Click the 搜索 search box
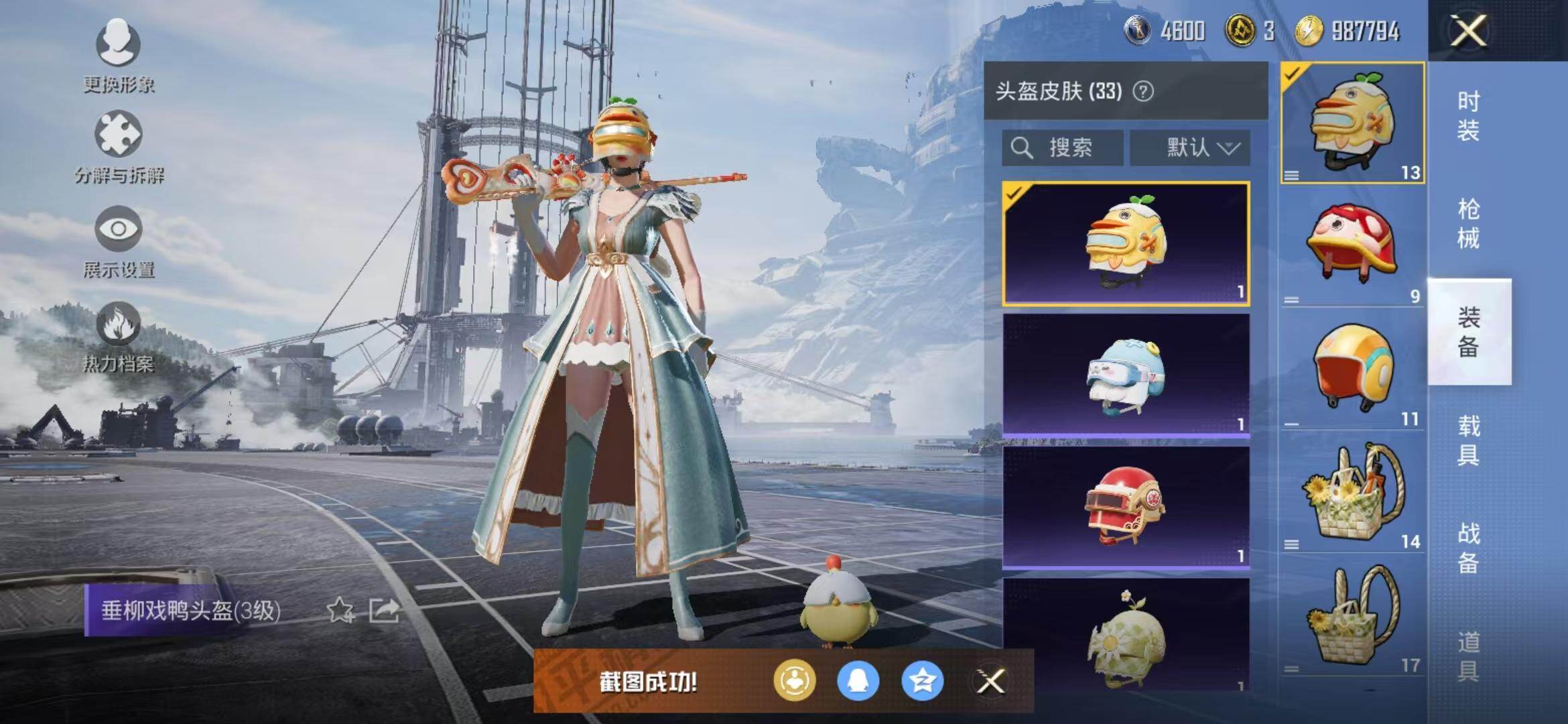This screenshot has width=1568, height=724. (1063, 147)
